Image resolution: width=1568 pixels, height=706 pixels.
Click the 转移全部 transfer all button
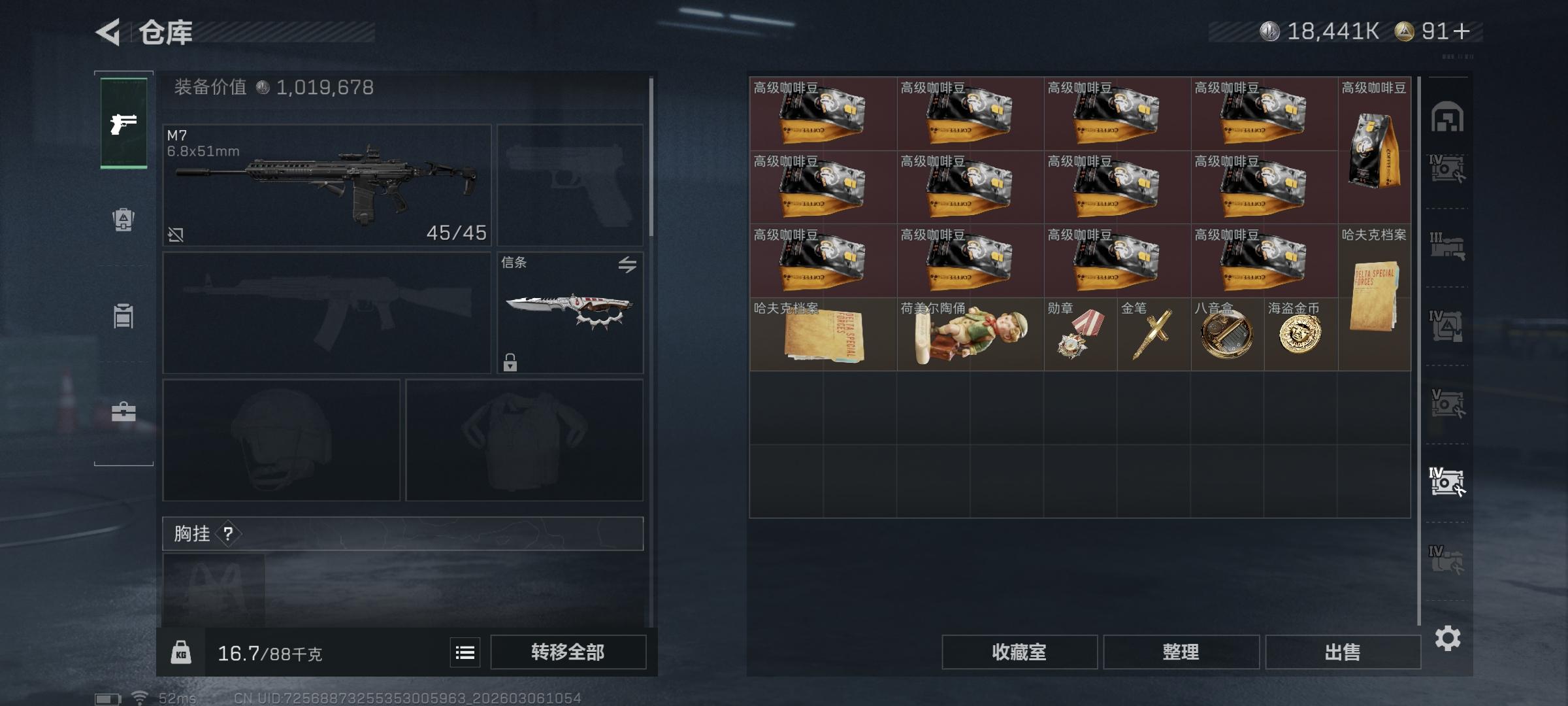568,652
